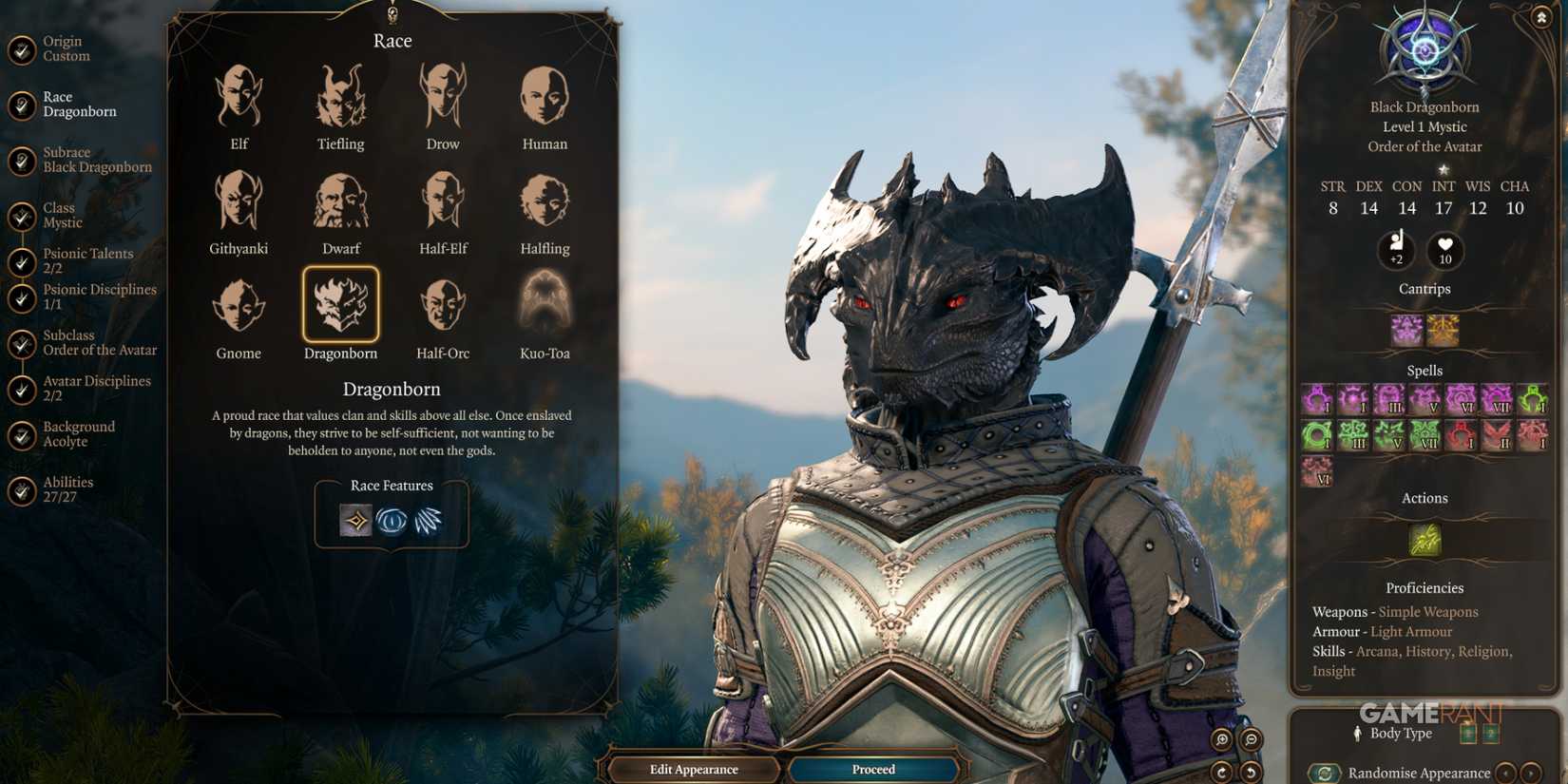Click the first cantrip icon under Cantrips
The height and width of the screenshot is (784, 1568).
coord(1406,328)
